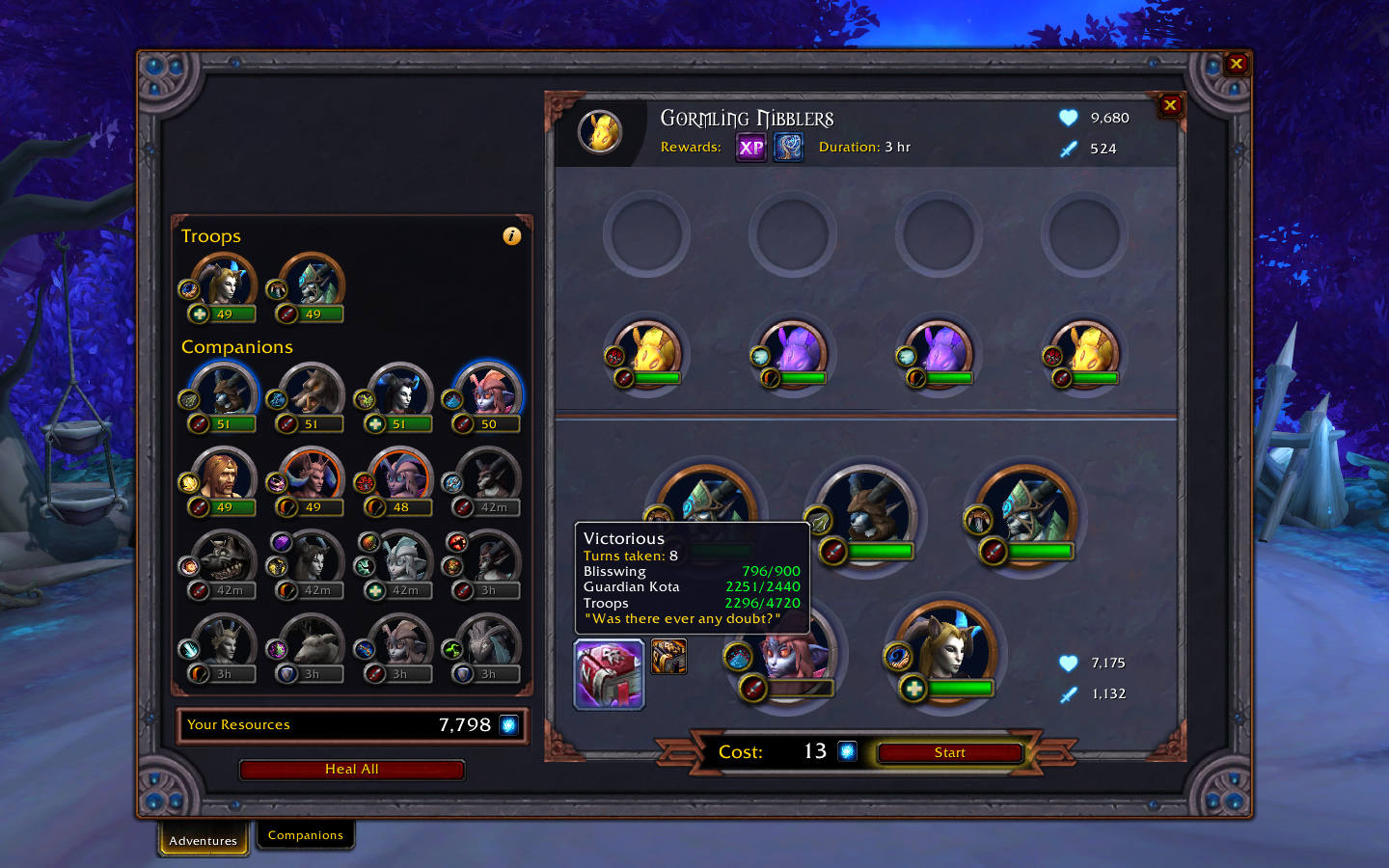The width and height of the screenshot is (1389, 868).
Task: Click the heart icon showing 9,680 health
Action: (x=1067, y=117)
